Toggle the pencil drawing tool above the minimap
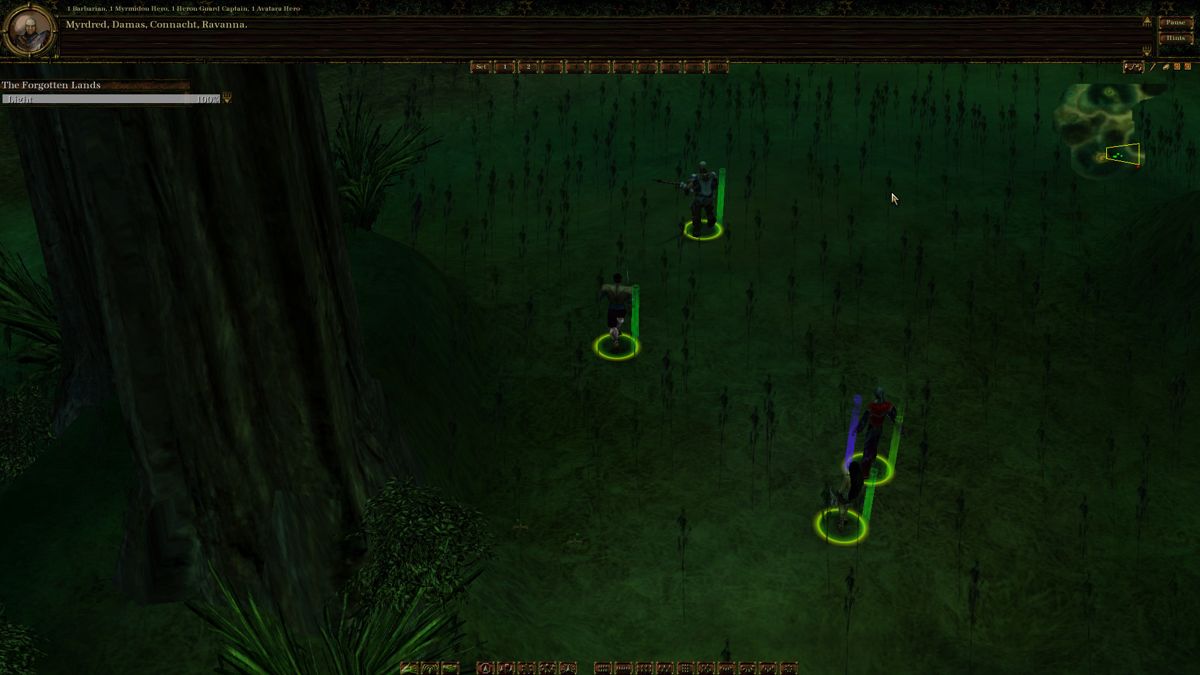The width and height of the screenshot is (1200, 675). point(1152,67)
